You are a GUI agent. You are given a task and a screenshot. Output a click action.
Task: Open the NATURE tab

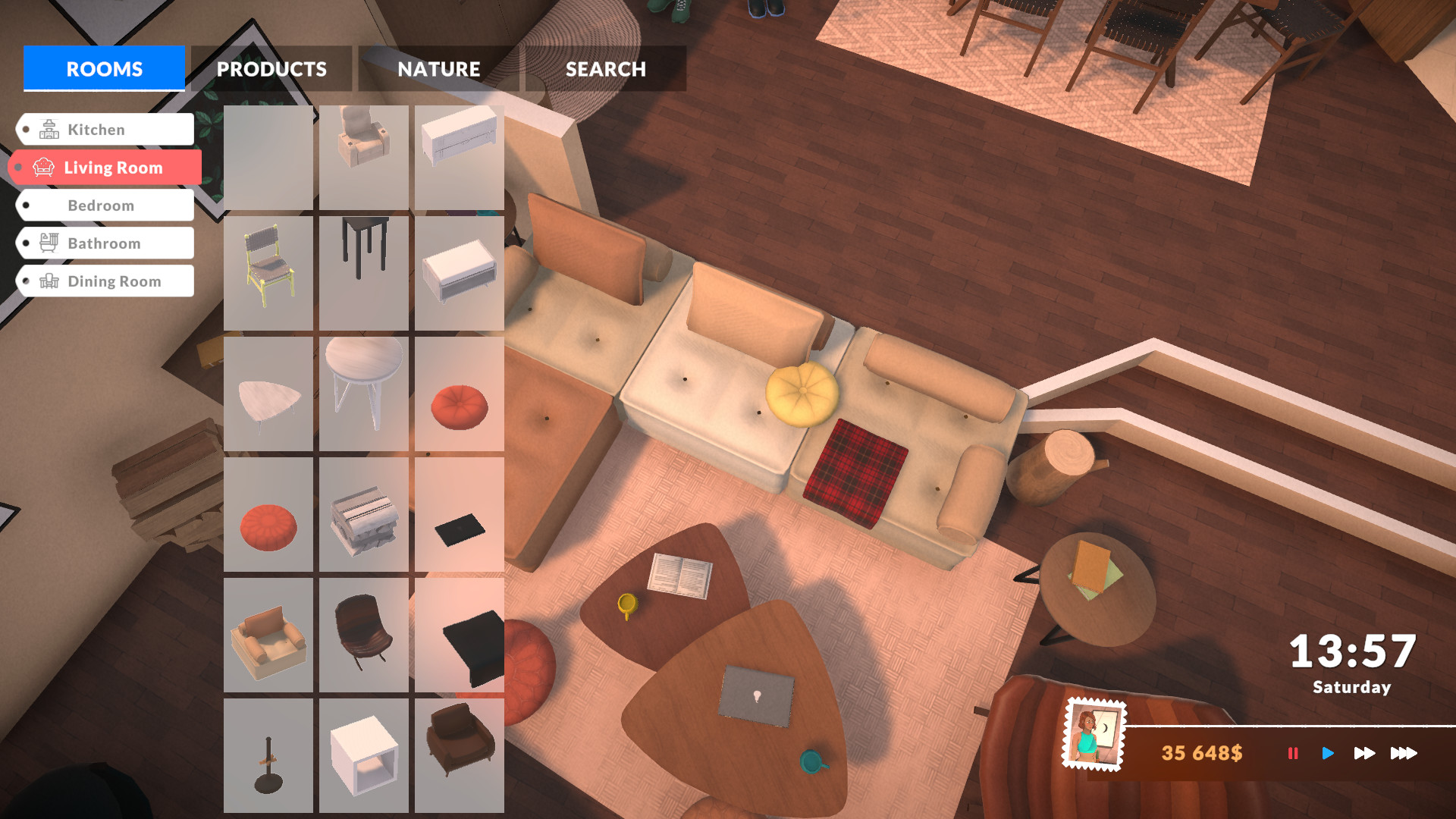pyautogui.click(x=438, y=69)
